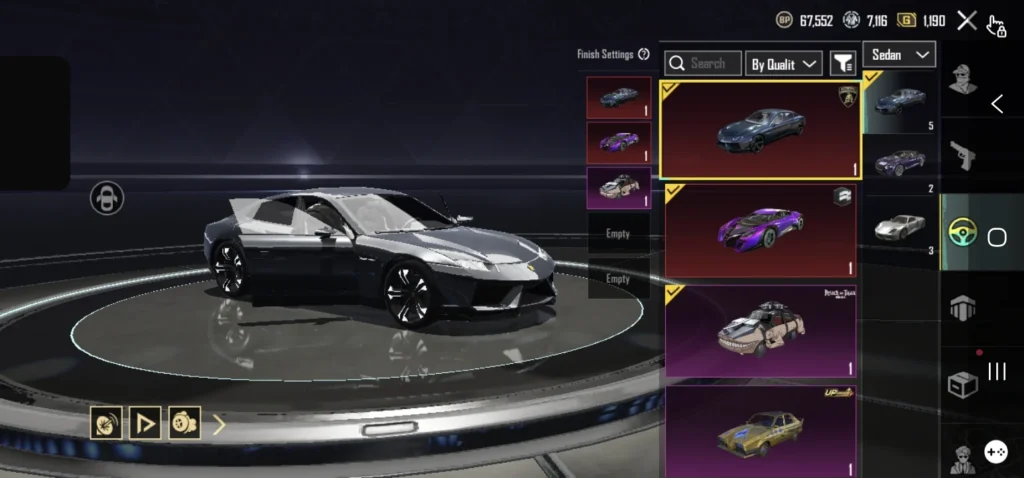This screenshot has width=1024, height=478.
Task: Expand the Sedan vehicle type dropdown
Action: [900, 54]
